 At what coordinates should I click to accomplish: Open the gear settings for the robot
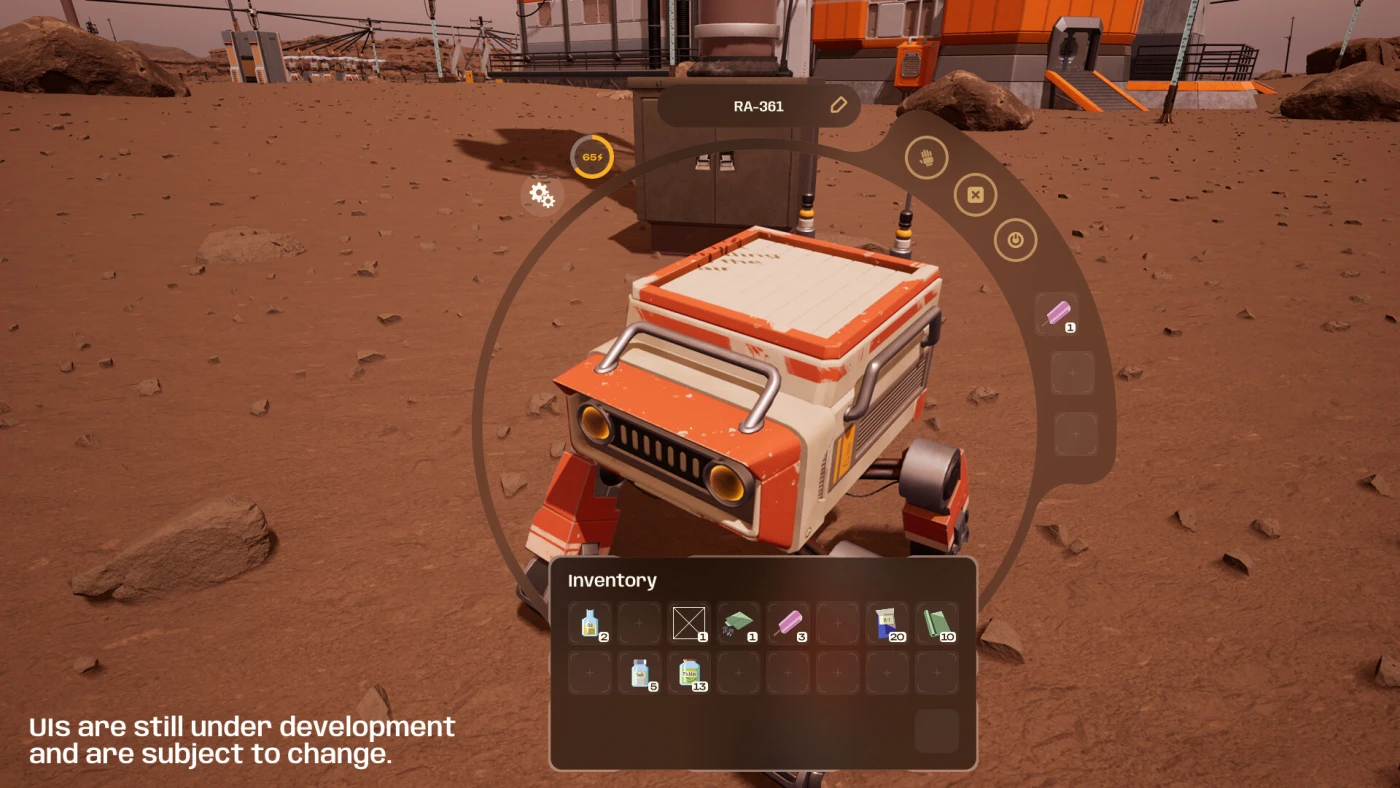542,195
